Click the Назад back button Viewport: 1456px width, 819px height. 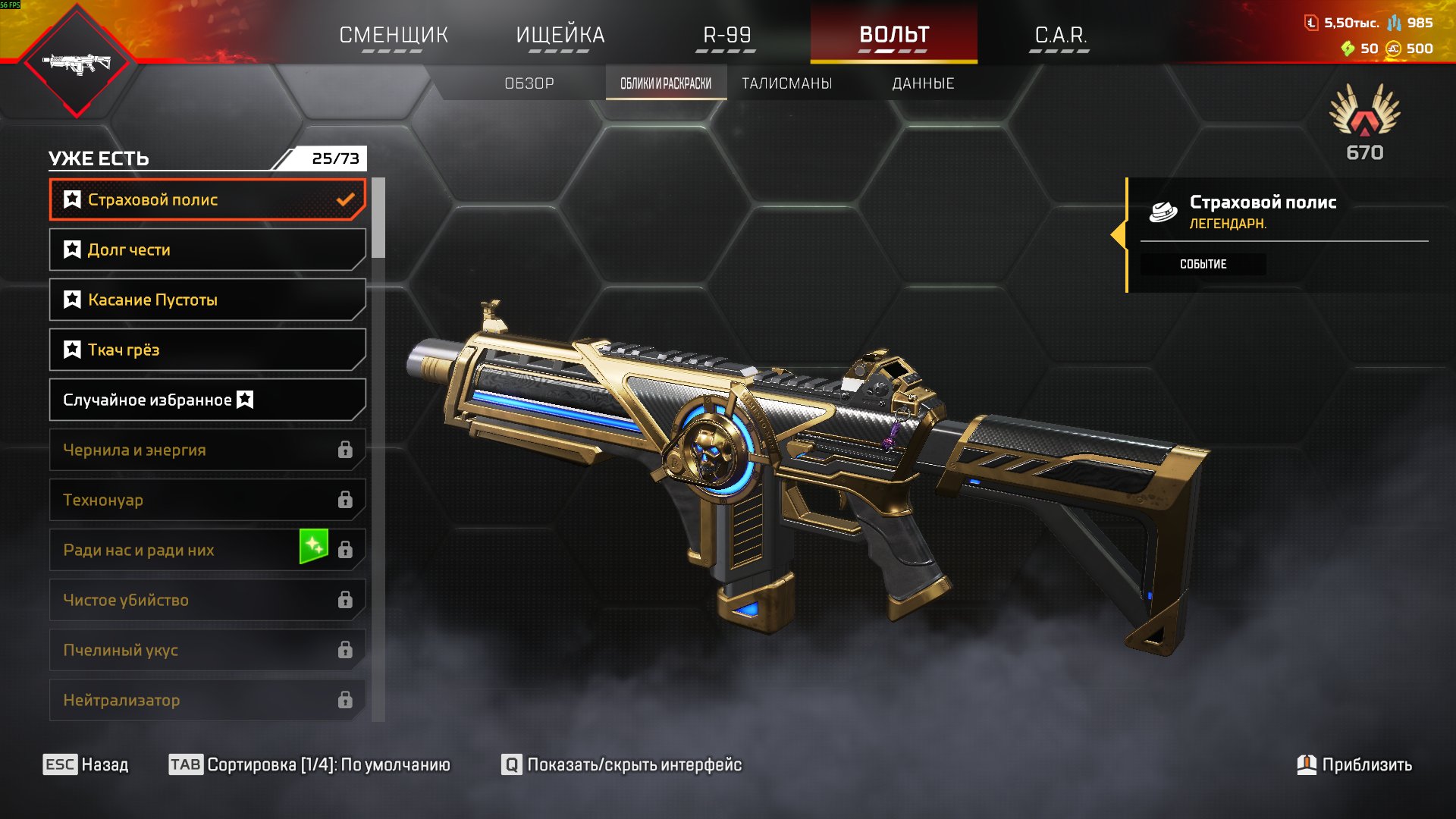click(x=86, y=764)
